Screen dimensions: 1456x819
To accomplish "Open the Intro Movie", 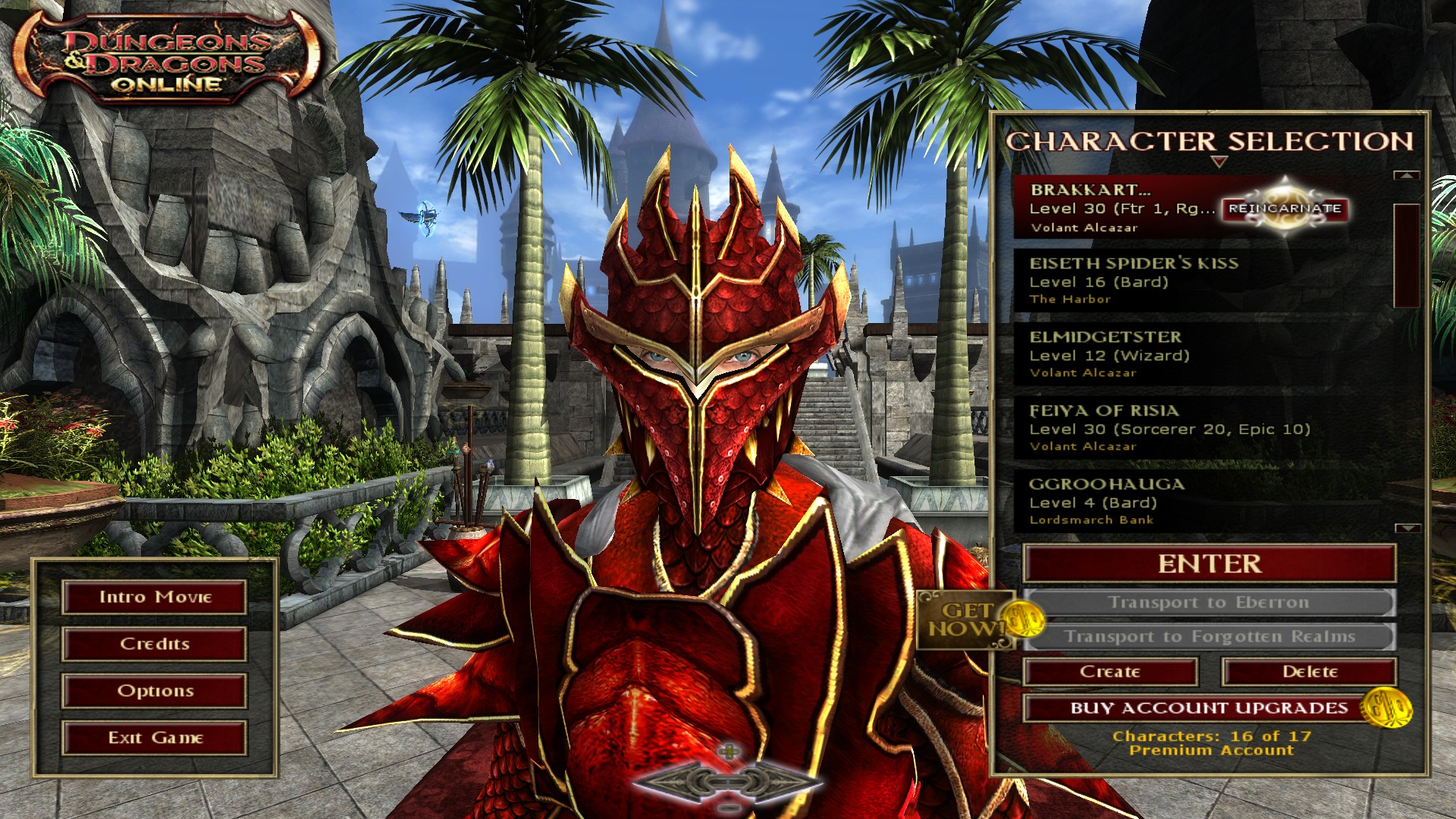I will 155,598.
